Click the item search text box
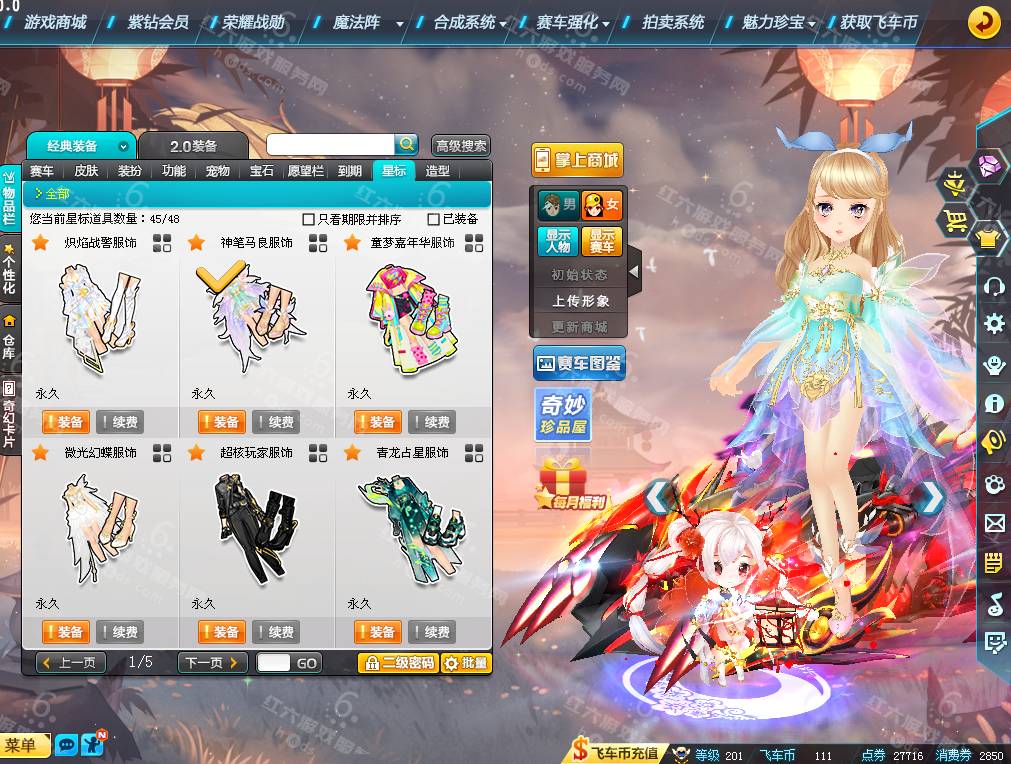The image size is (1011, 764). click(331, 145)
